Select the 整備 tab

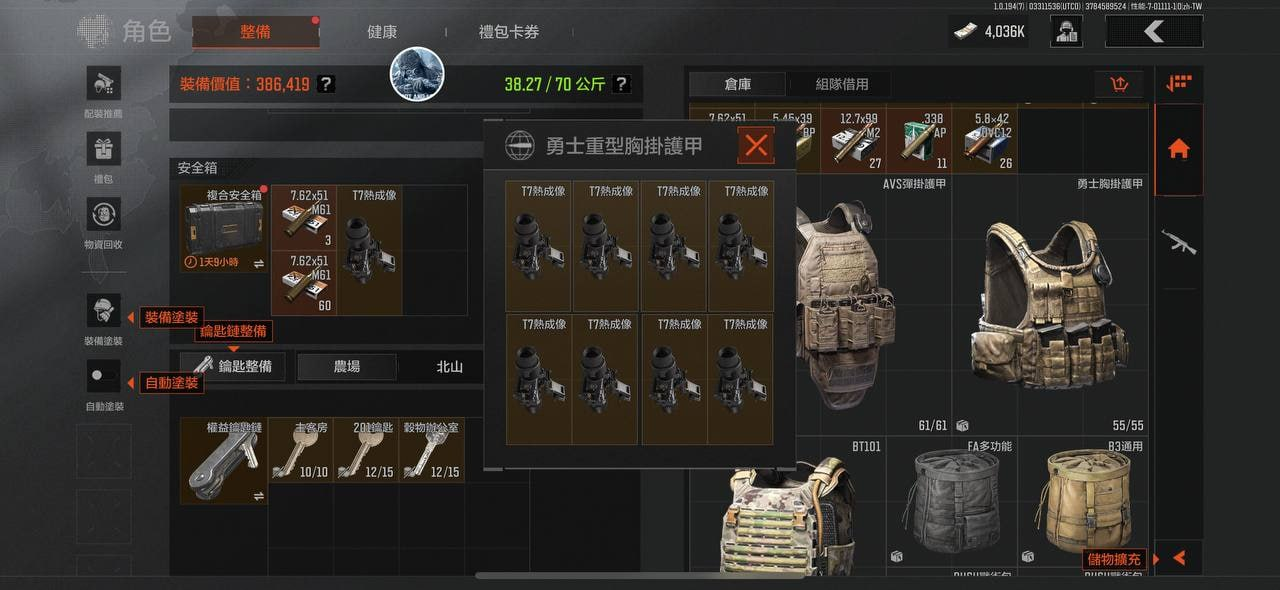tap(255, 32)
